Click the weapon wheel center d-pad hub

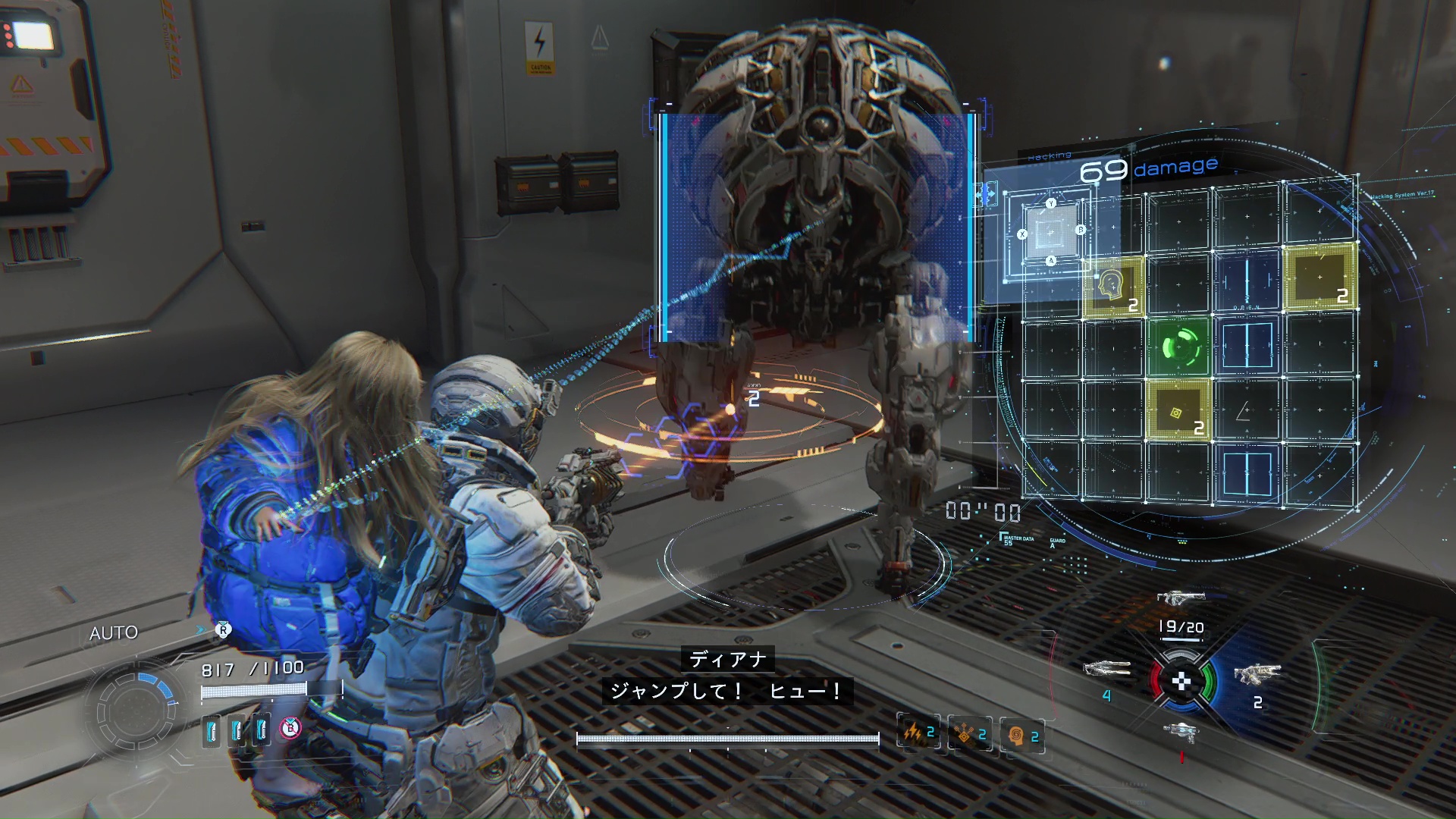pos(1181,682)
